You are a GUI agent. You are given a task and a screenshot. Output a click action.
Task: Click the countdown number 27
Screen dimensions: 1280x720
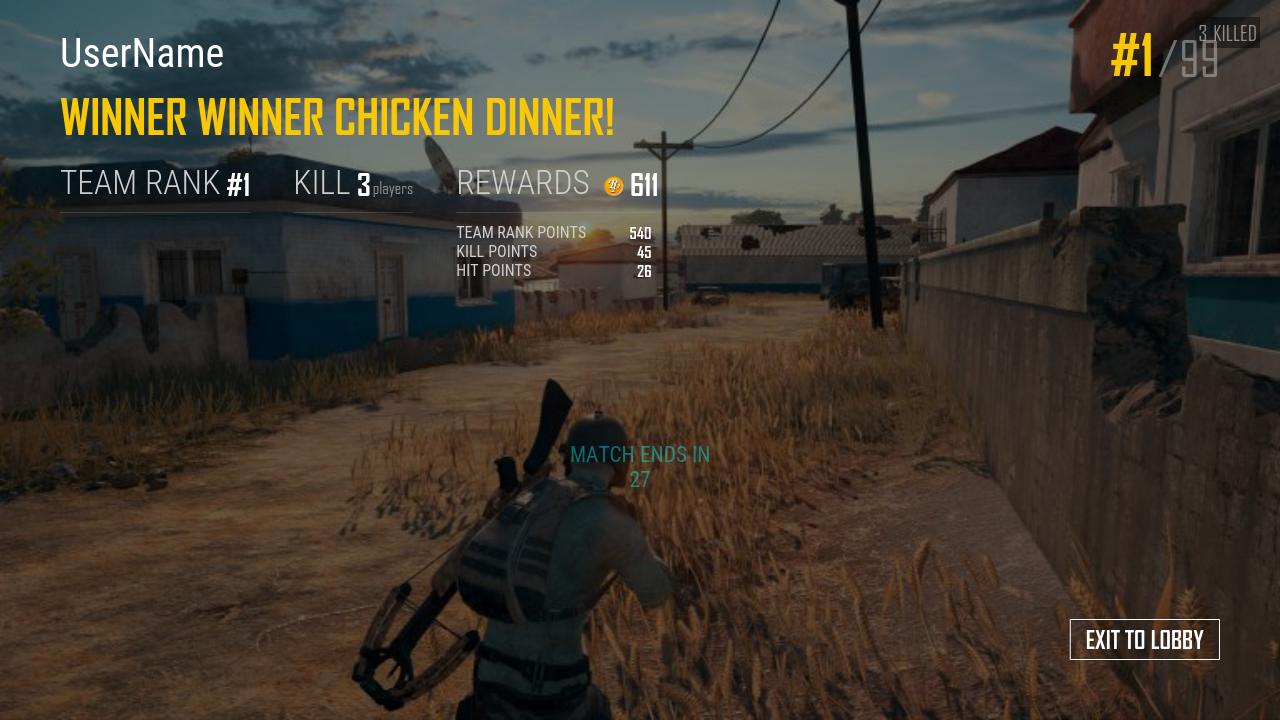tap(640, 480)
